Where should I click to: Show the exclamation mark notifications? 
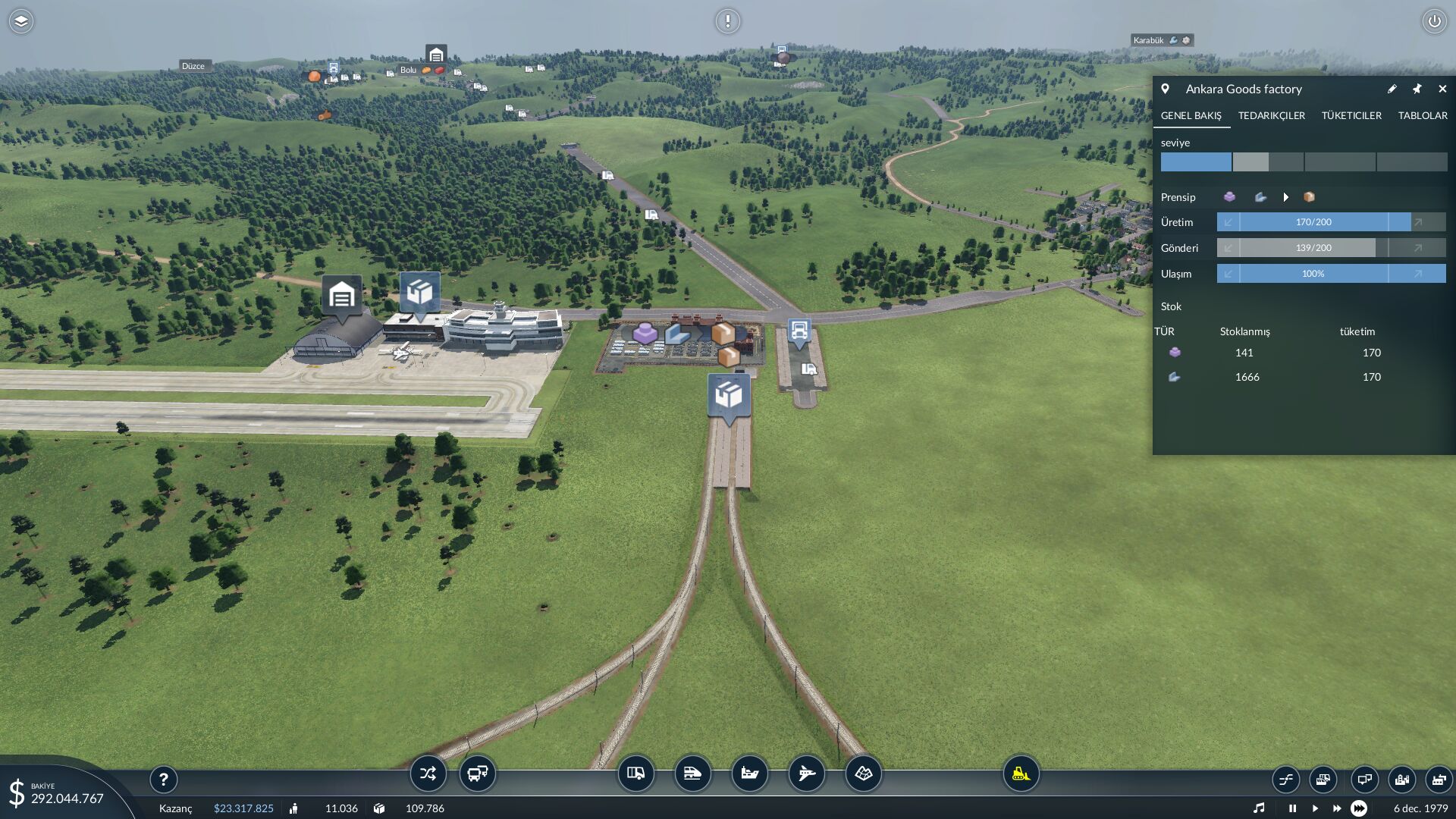click(727, 21)
